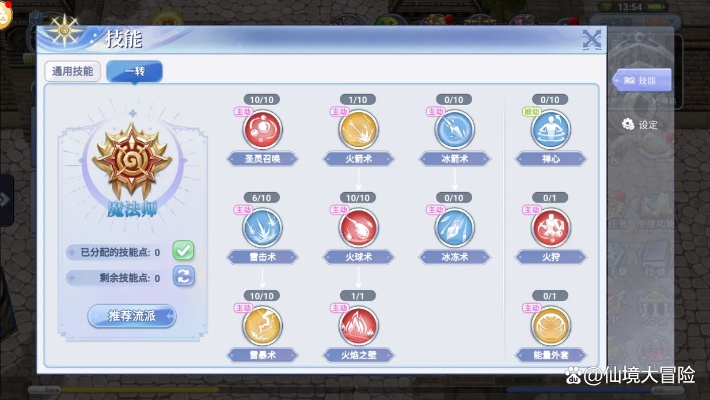Select the 雷击术 skill icon
710x400 pixels.
tap(264, 228)
